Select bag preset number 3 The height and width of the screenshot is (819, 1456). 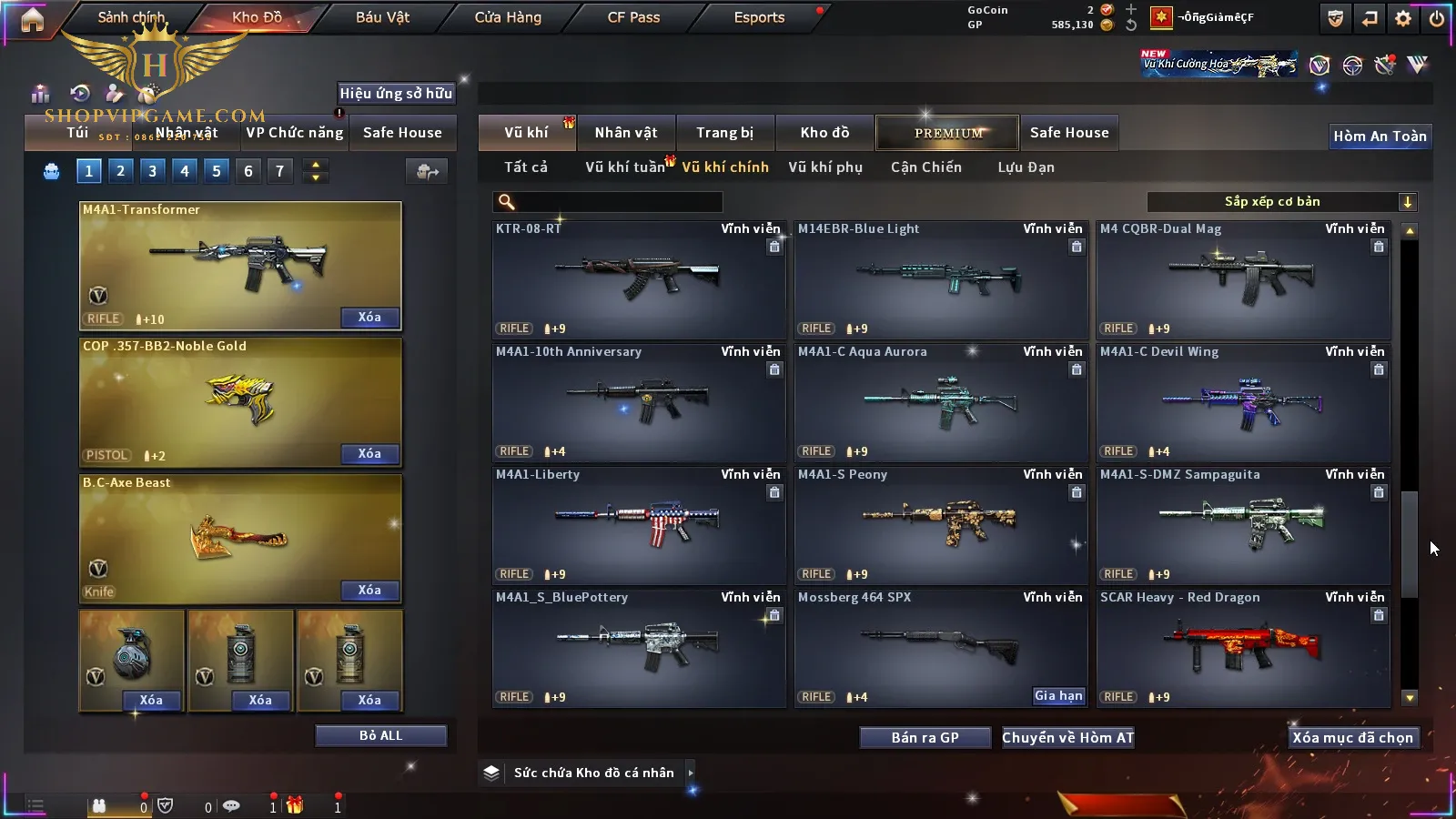point(152,171)
